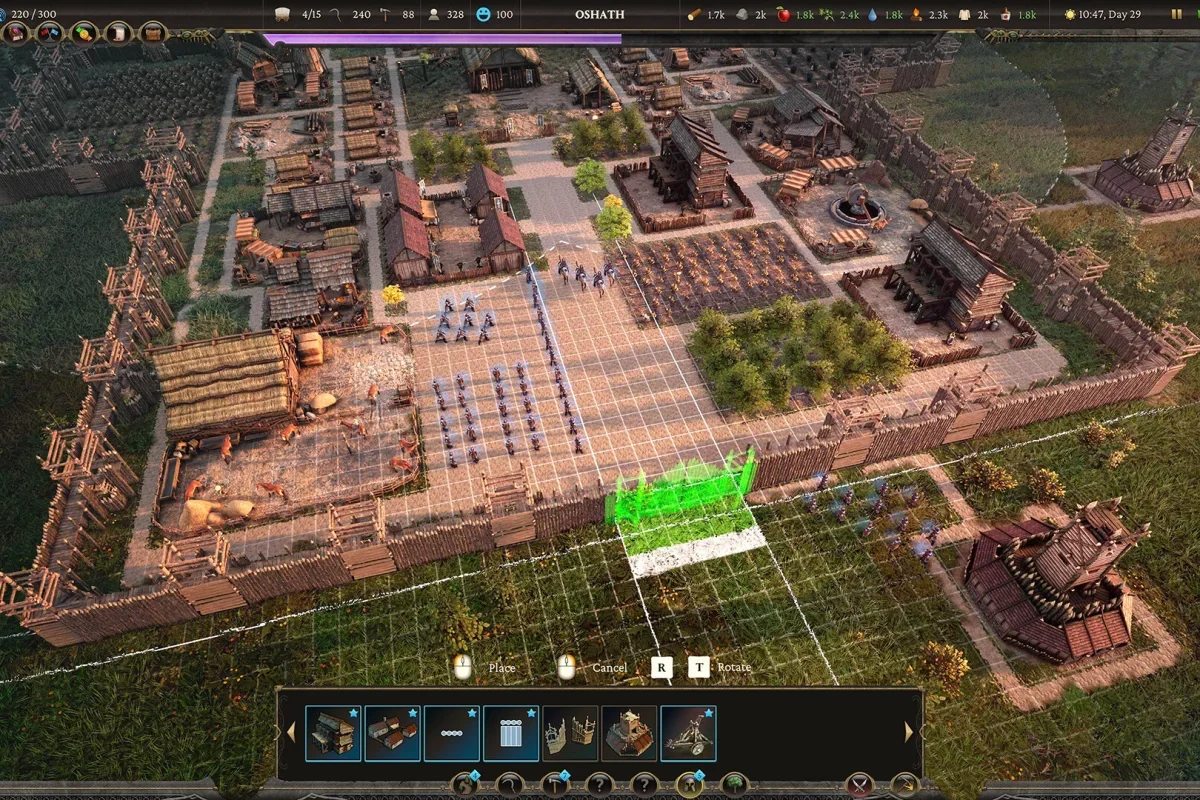Image resolution: width=1200 pixels, height=800 pixels.
Task: Select the wooden watchtower frames card
Action: pyautogui.click(x=570, y=733)
